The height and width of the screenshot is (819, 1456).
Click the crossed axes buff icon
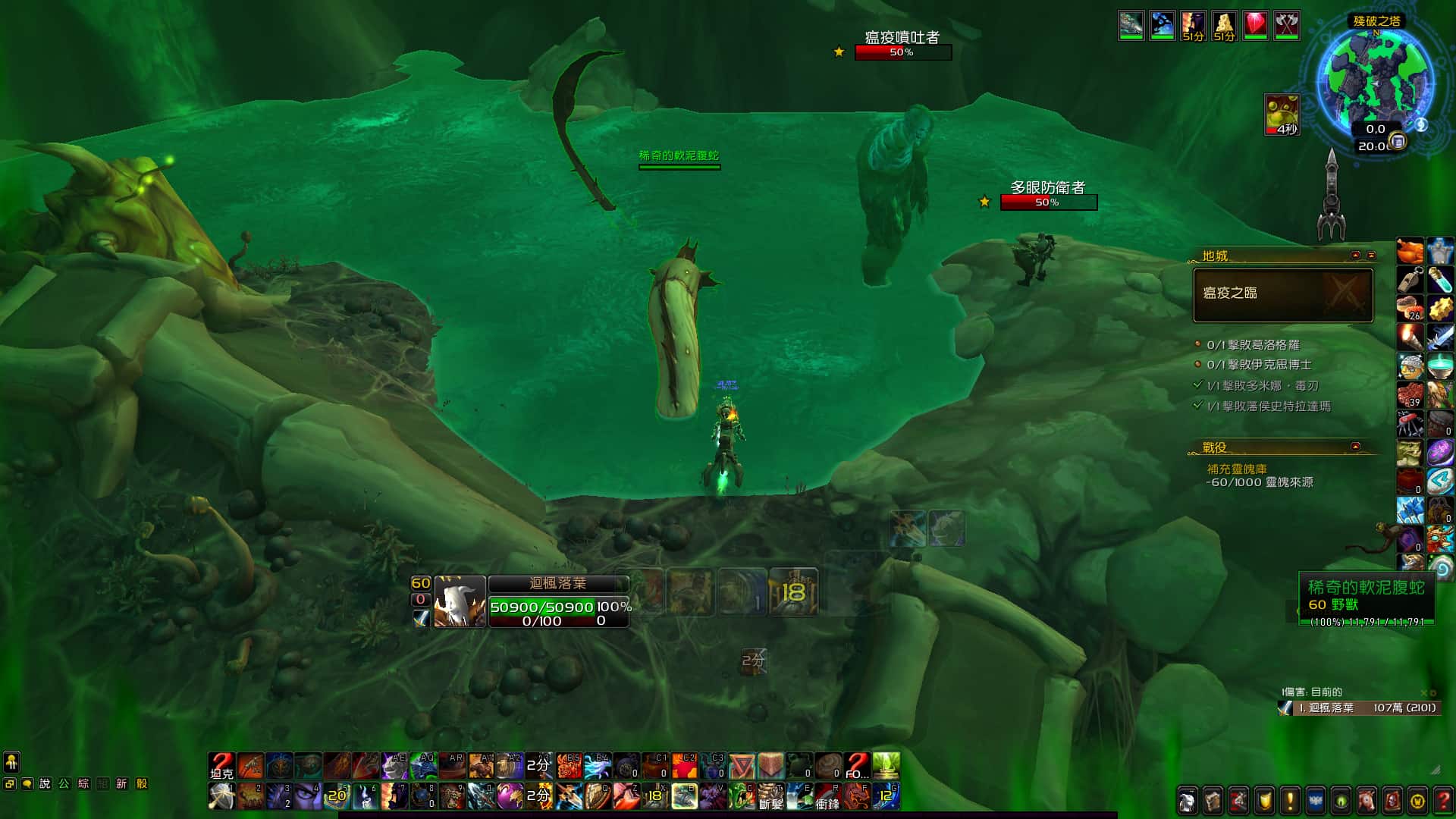tap(1286, 26)
